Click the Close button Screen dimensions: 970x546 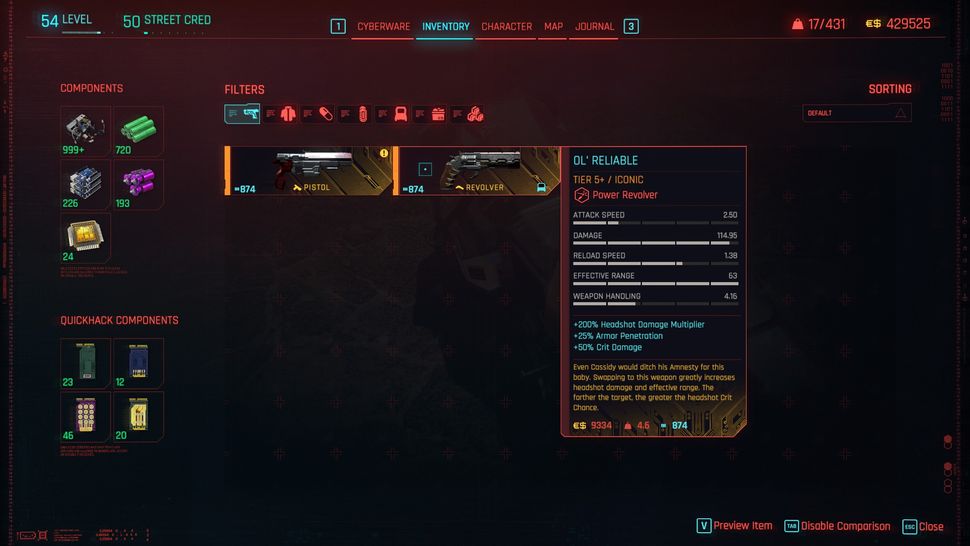pyautogui.click(x=922, y=526)
